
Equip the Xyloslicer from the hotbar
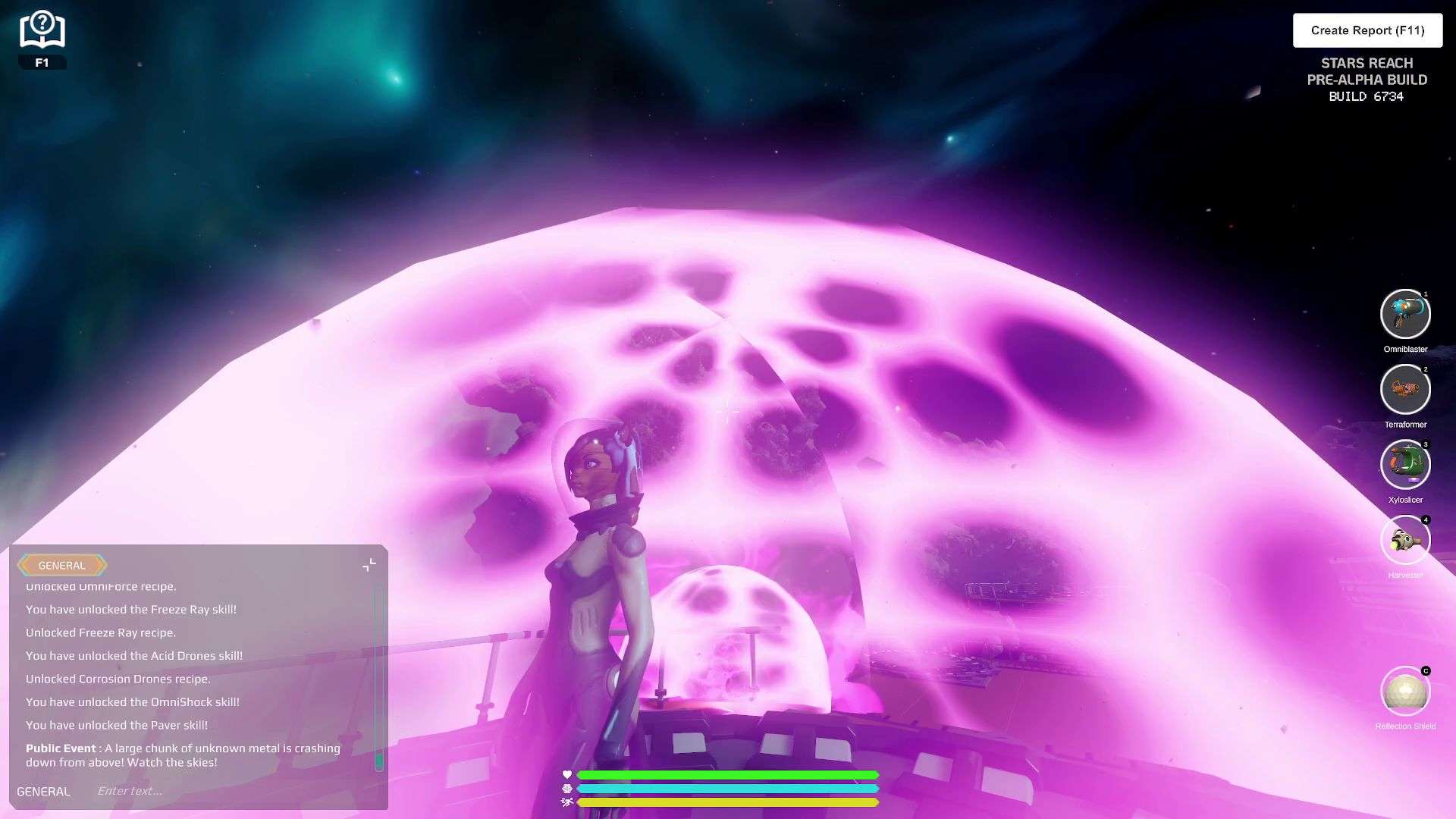tap(1405, 464)
